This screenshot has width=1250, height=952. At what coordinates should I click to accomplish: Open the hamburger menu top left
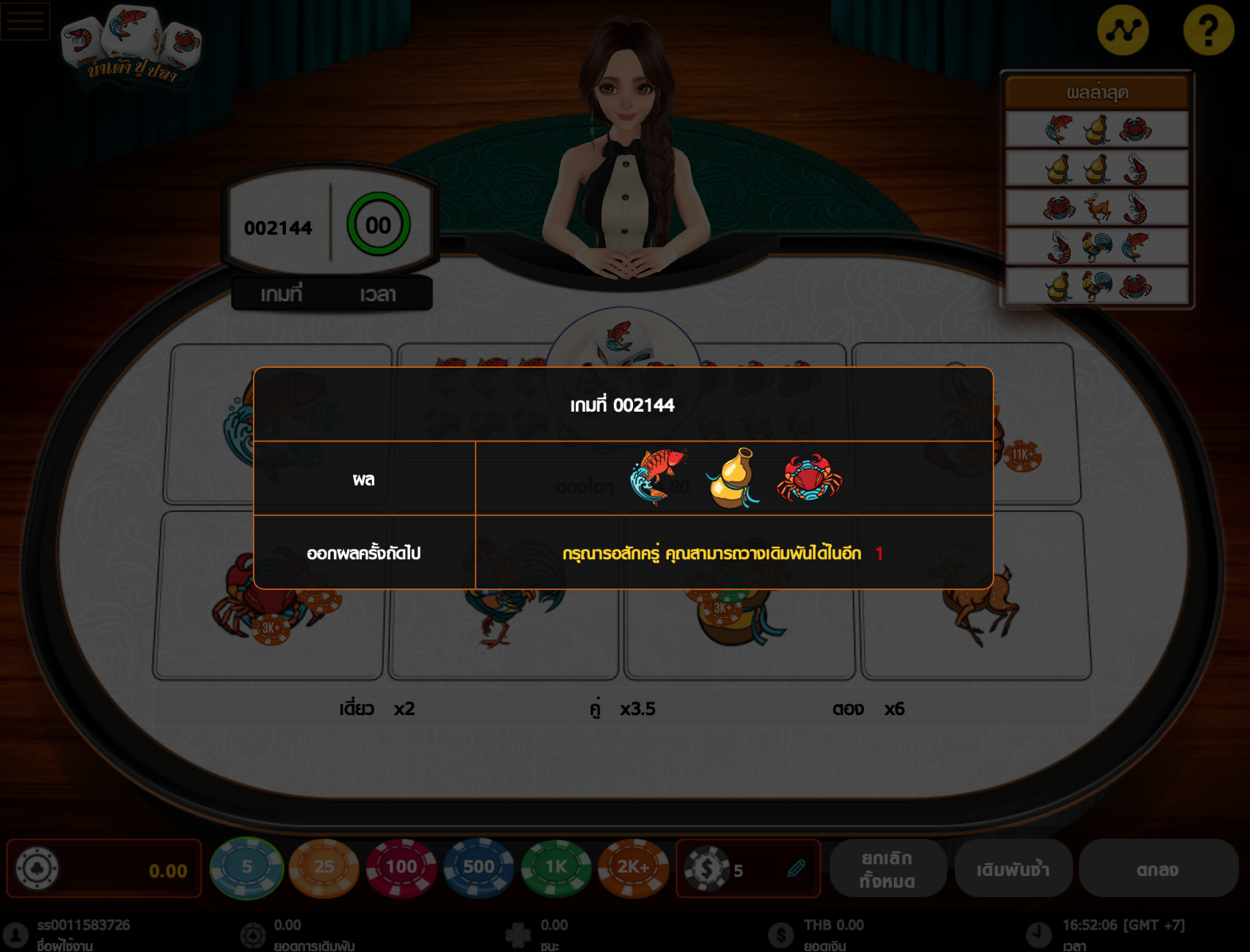[24, 20]
